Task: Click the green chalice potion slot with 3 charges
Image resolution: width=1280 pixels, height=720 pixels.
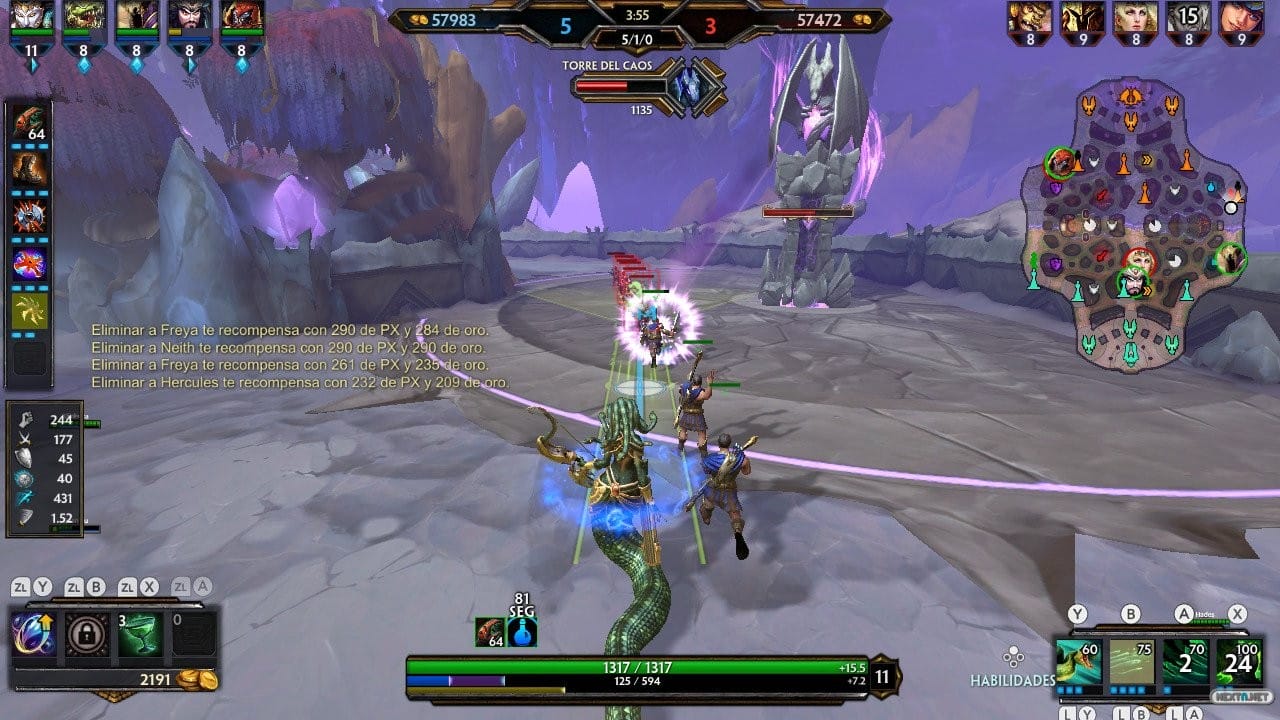Action: click(x=140, y=633)
